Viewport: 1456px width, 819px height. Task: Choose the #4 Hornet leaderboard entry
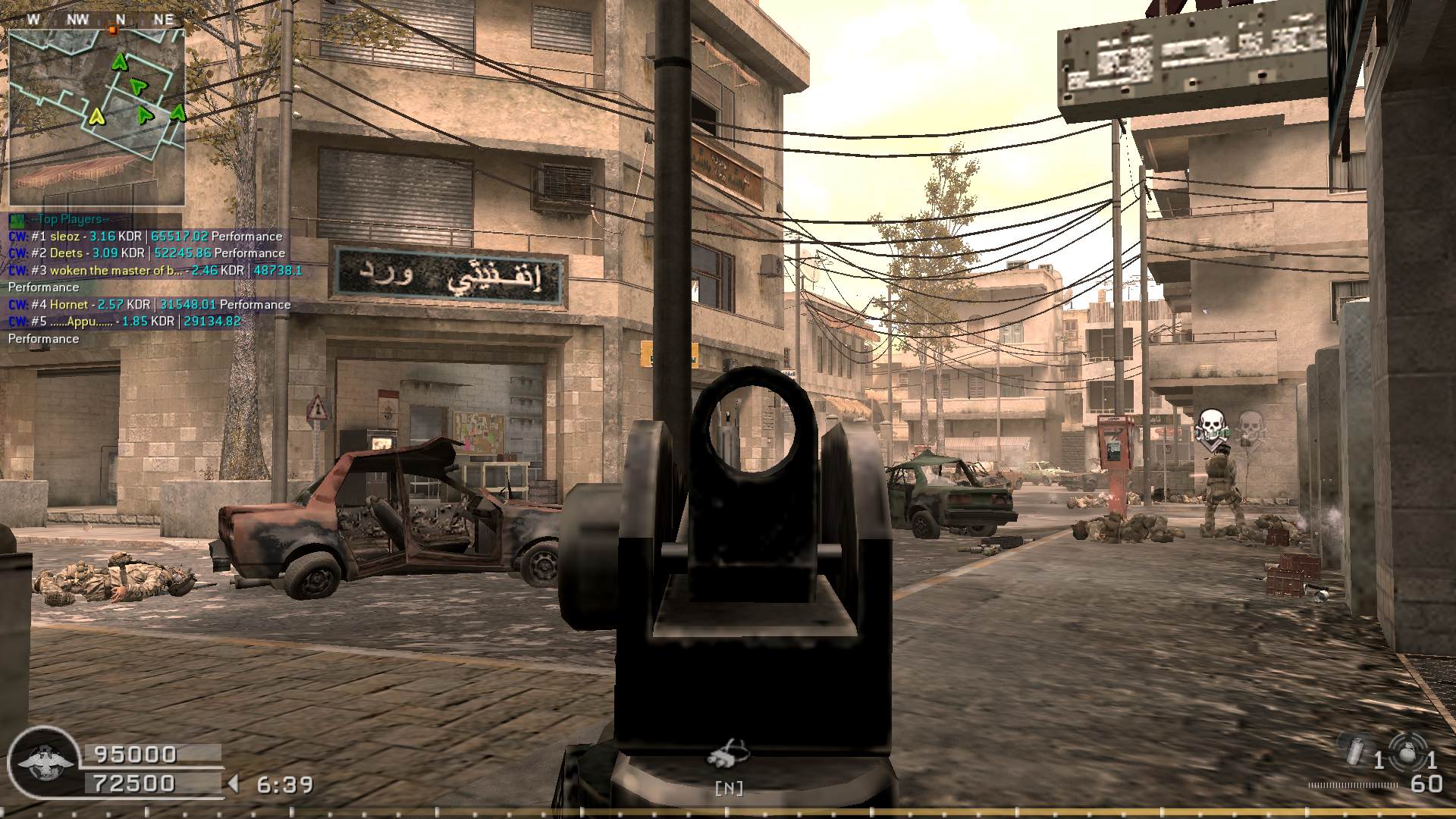[x=149, y=305]
